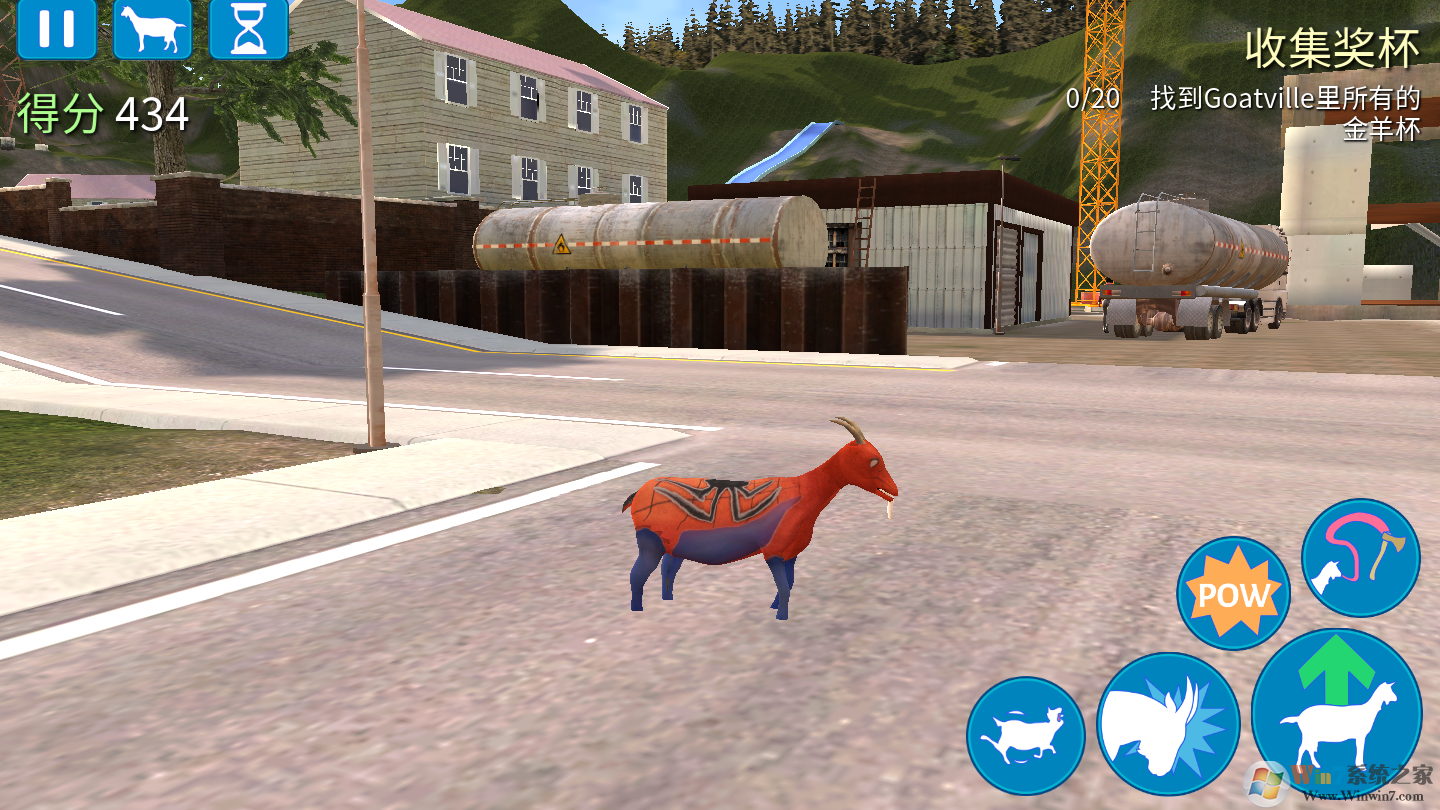This screenshot has width=1440, height=810.
Task: Use the headbutt attack button
Action: [x=1167, y=724]
